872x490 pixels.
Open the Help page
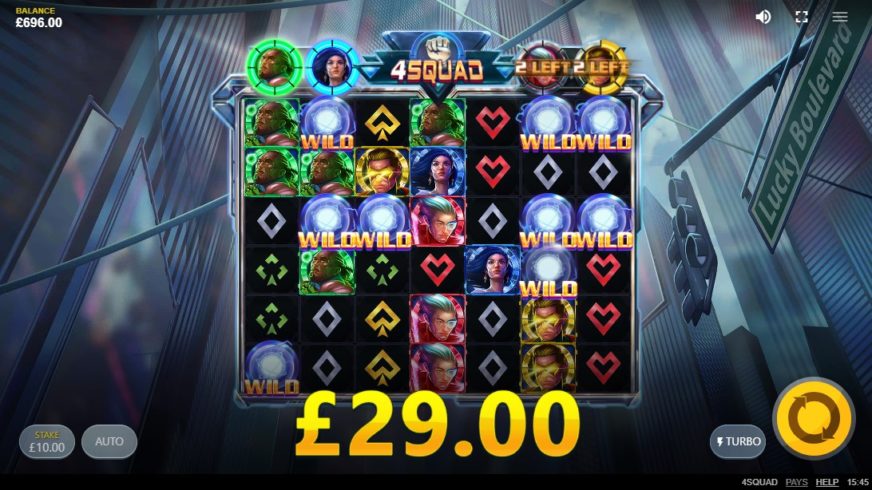point(827,482)
